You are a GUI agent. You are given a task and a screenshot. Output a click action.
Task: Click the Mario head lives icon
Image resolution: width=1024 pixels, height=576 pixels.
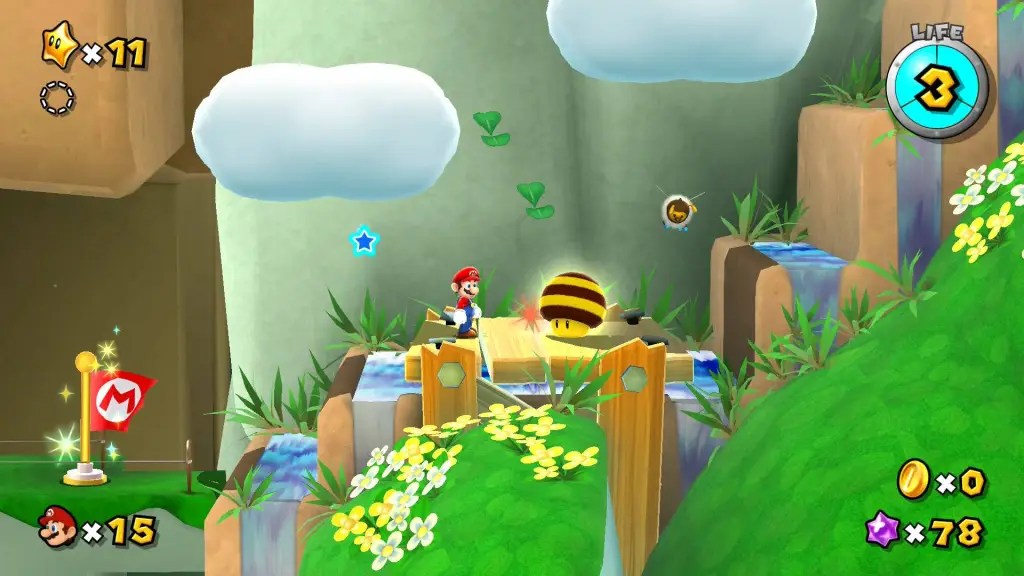pos(58,527)
